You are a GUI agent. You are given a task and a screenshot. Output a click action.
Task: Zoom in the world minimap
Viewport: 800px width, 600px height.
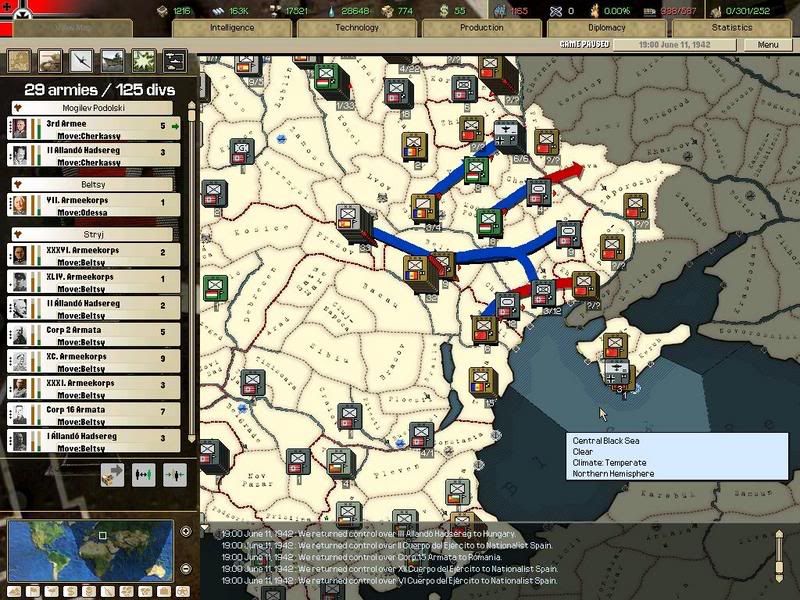click(186, 531)
